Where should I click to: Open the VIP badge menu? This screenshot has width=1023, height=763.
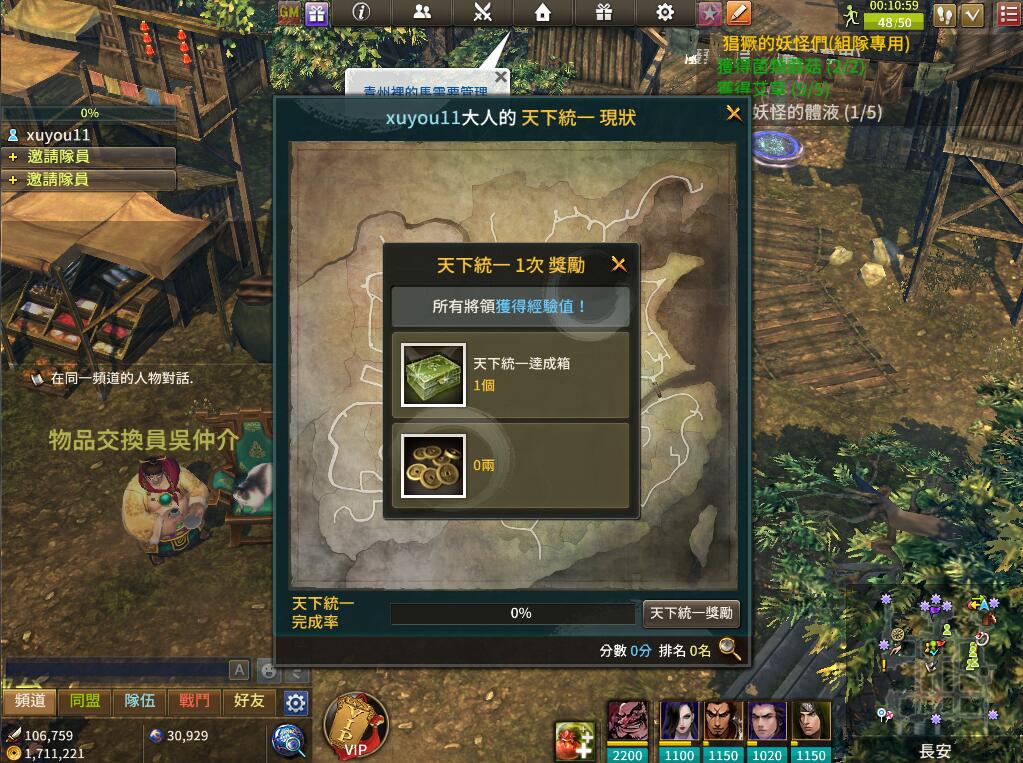click(x=356, y=727)
